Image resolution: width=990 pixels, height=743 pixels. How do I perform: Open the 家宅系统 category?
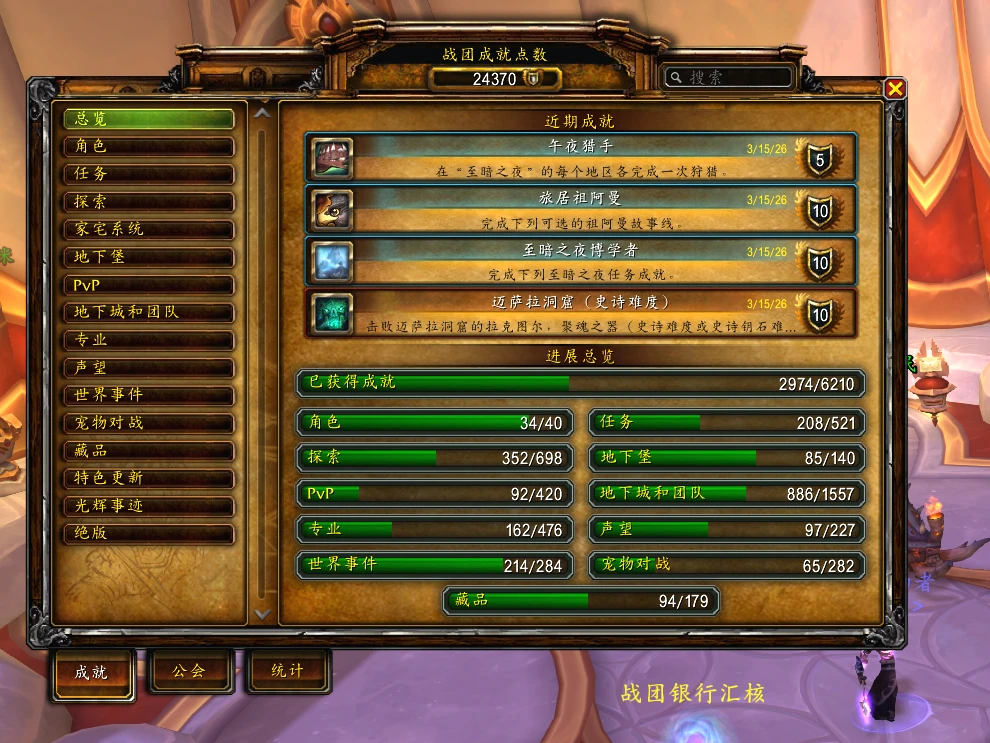click(149, 229)
